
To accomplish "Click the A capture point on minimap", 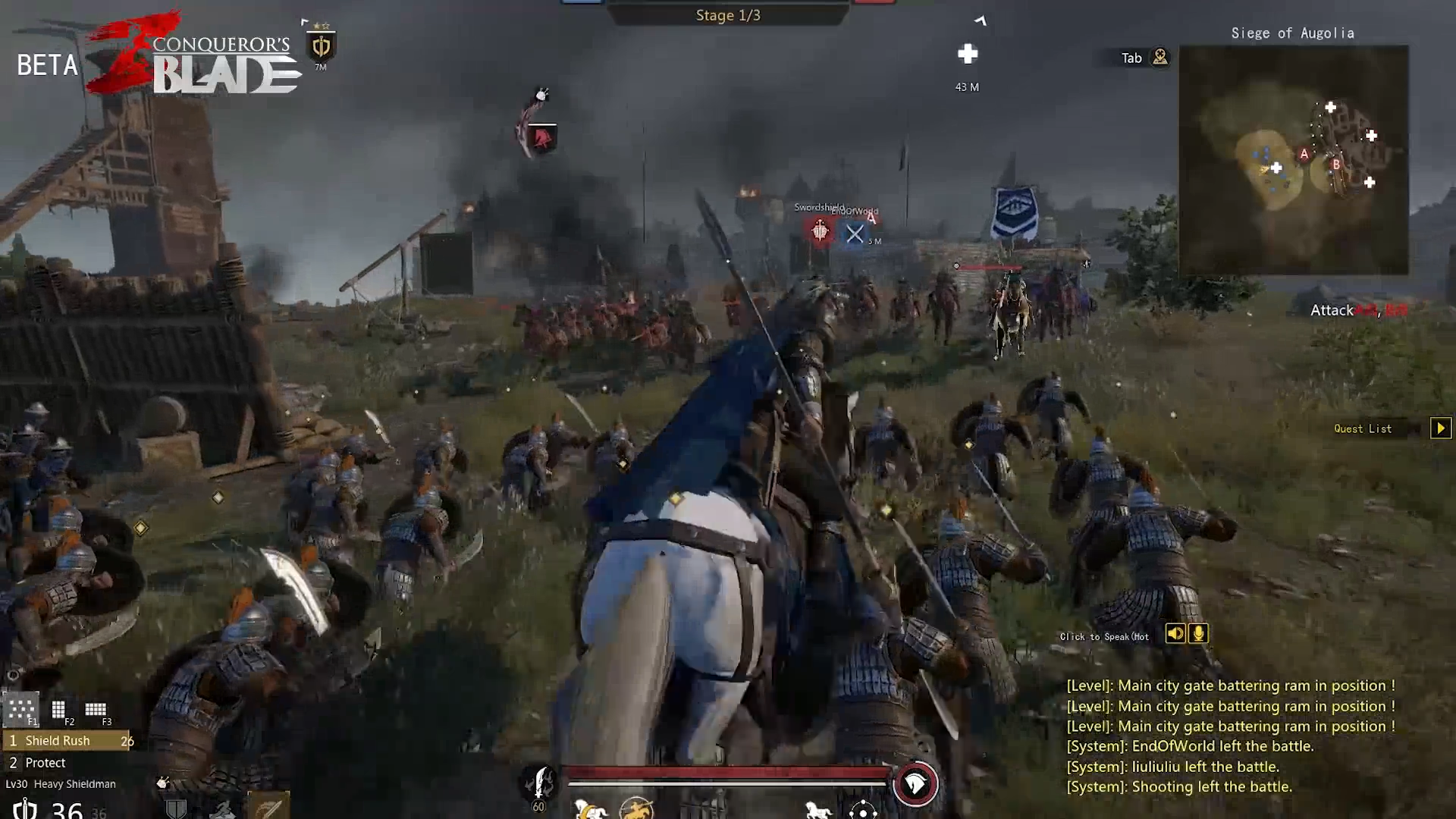I will click(x=1304, y=154).
